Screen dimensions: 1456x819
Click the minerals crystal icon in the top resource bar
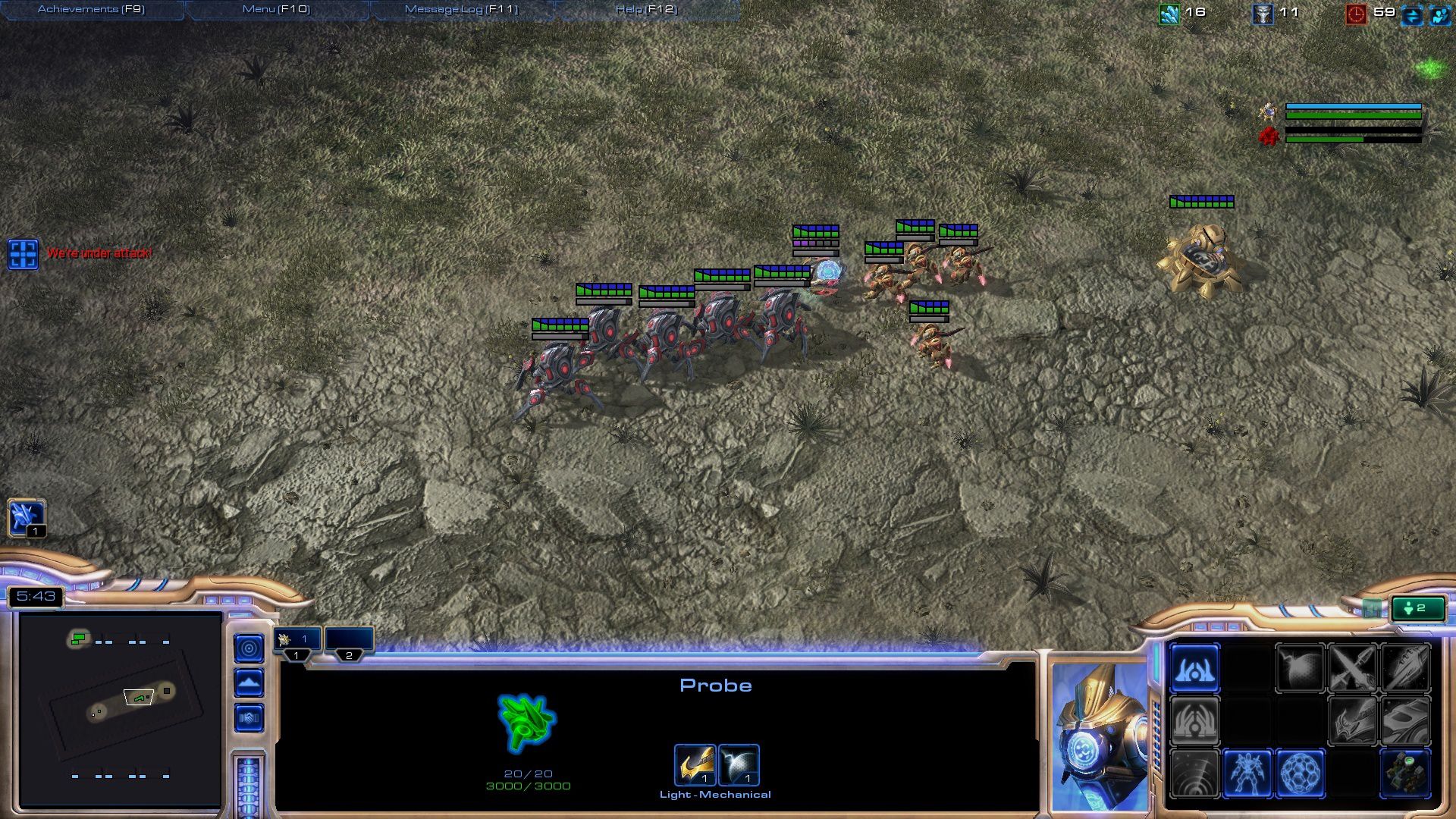tap(1169, 12)
